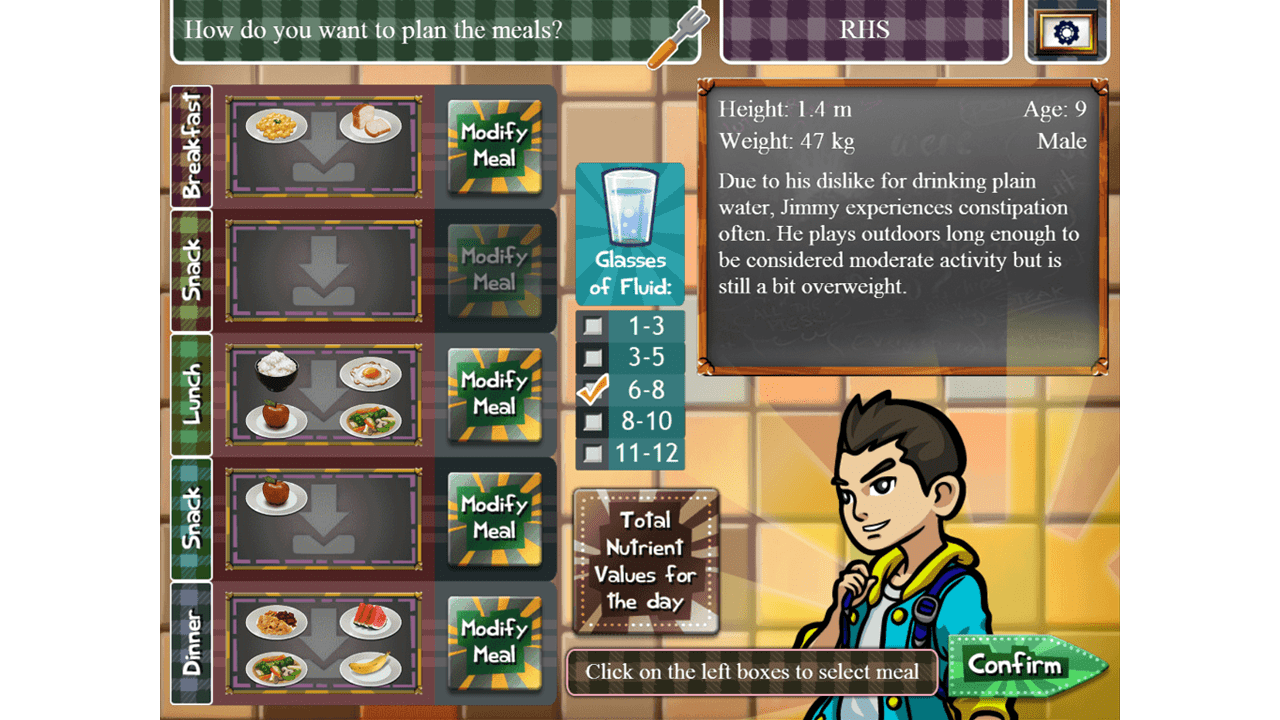Check the 11-12 glasses option
Screen dimensions: 1280x720
(x=593, y=453)
